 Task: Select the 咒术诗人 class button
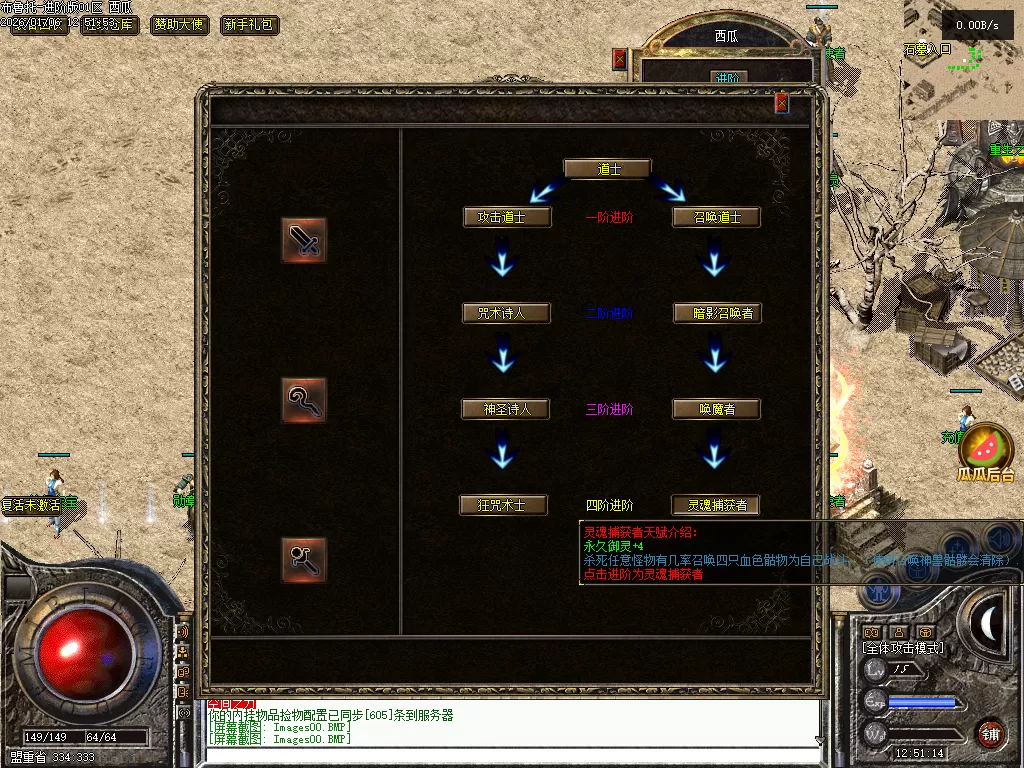[x=507, y=313]
